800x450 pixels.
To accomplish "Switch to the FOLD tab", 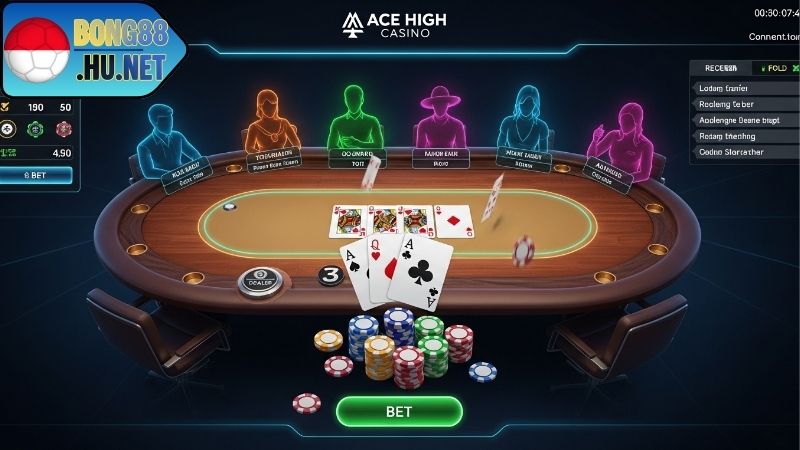I will (774, 68).
